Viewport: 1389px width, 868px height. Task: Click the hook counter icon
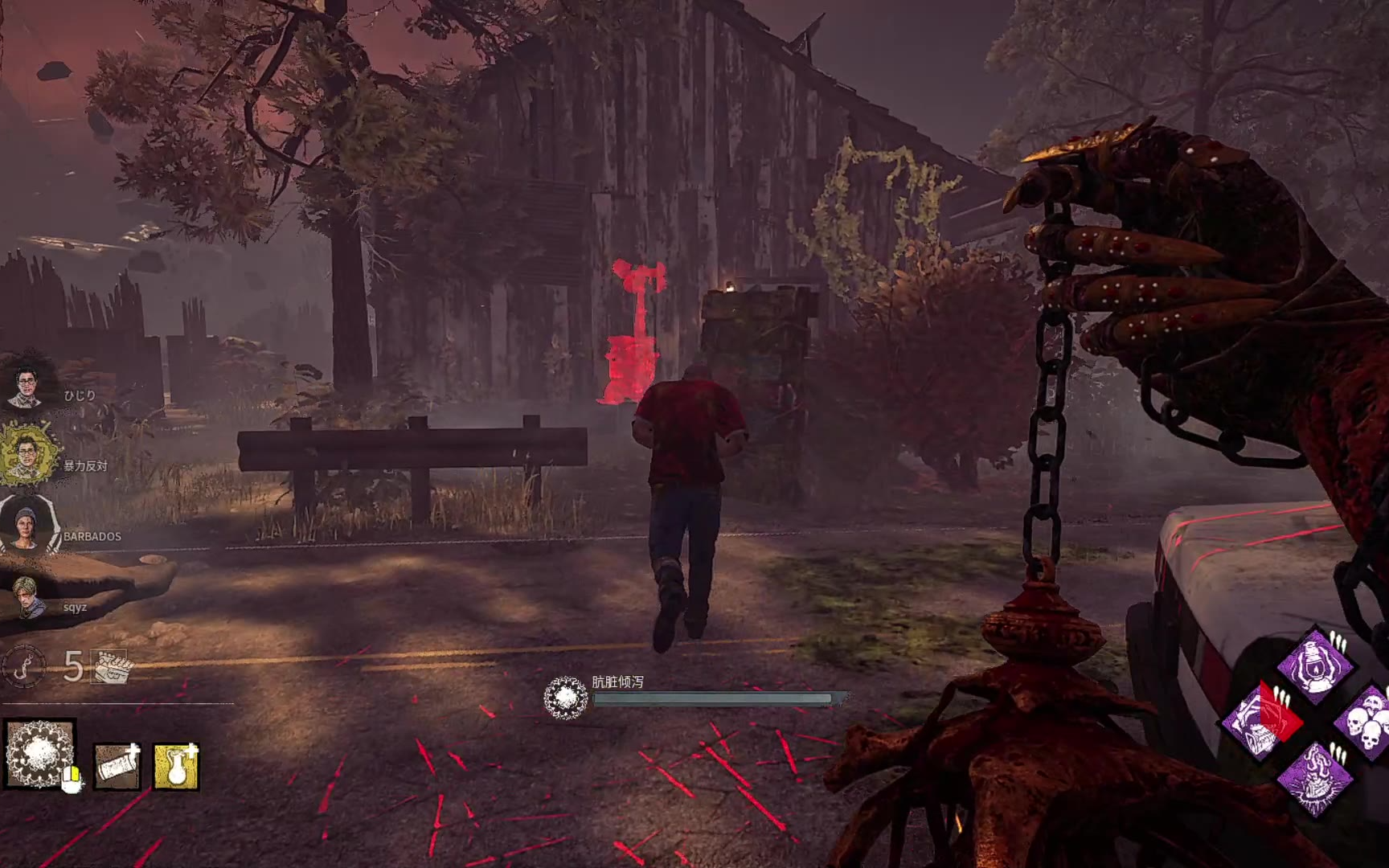[24, 666]
